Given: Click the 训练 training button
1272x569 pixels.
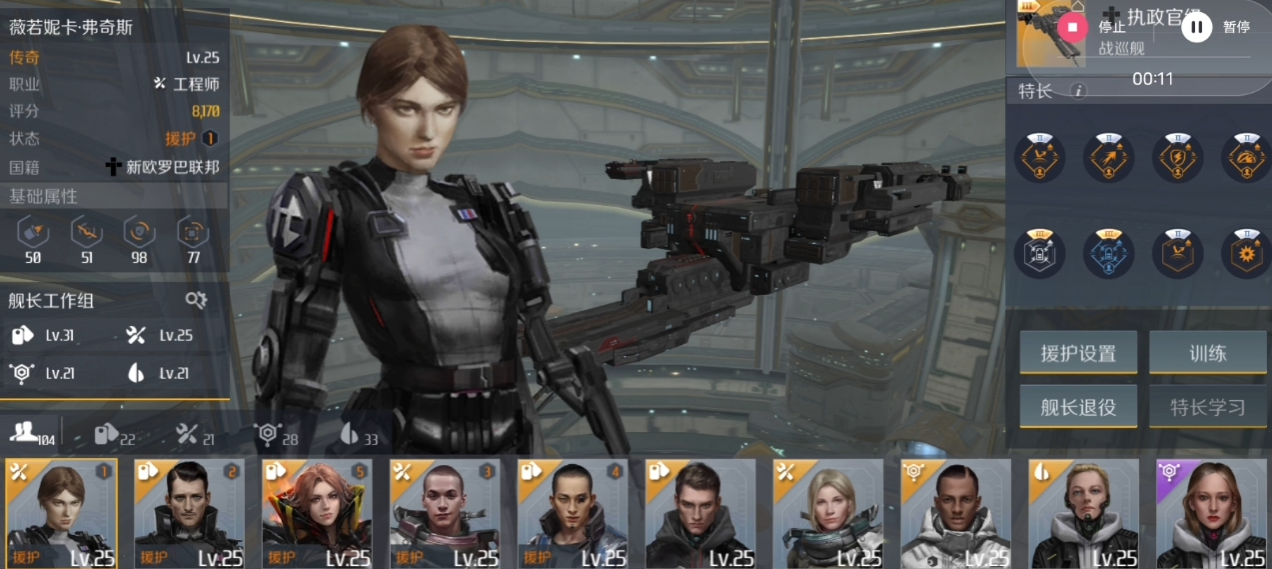Looking at the screenshot, I should 1208,353.
